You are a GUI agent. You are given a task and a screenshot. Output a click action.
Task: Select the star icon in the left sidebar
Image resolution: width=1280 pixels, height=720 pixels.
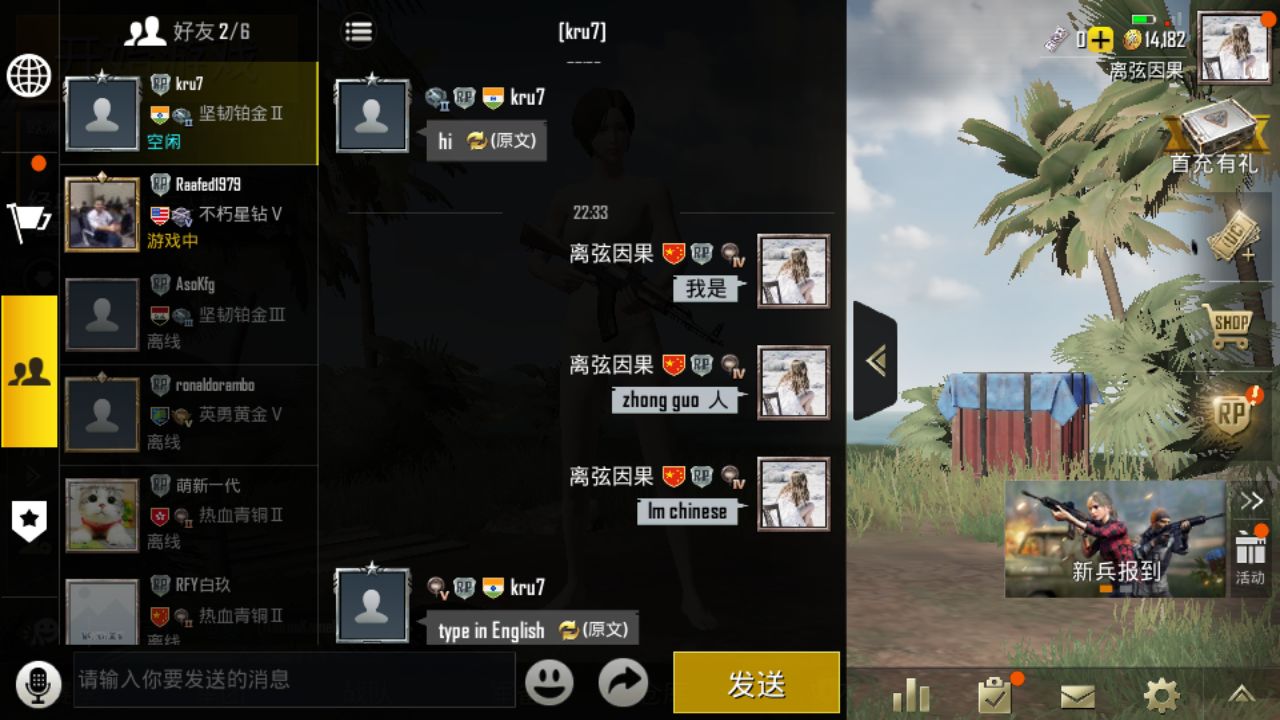point(29,522)
